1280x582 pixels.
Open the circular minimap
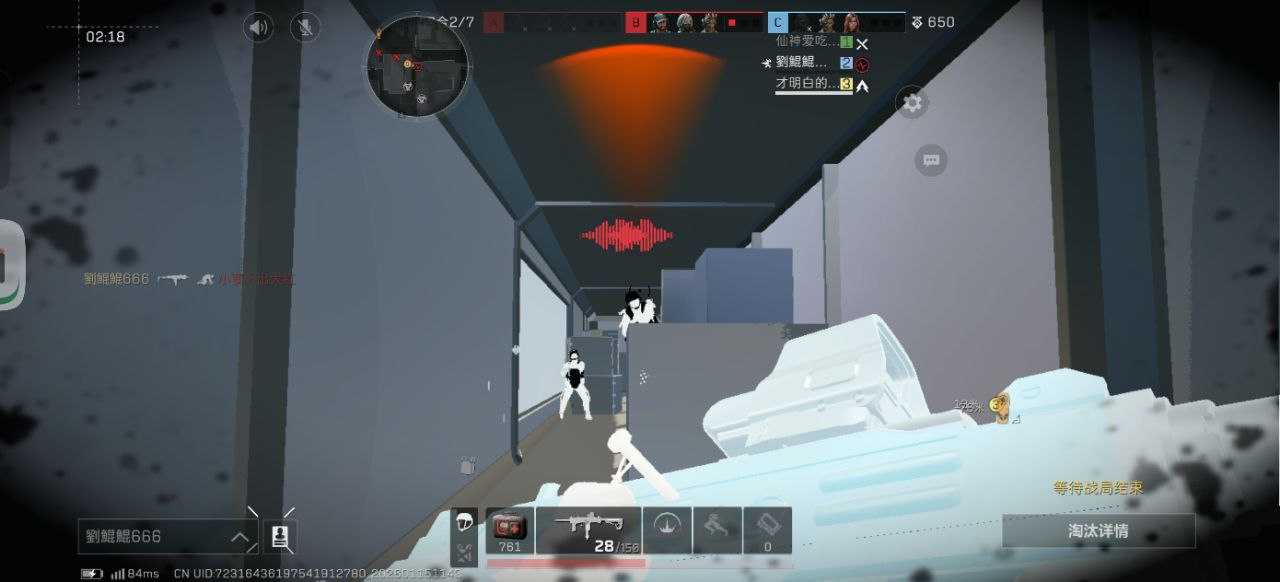[417, 66]
